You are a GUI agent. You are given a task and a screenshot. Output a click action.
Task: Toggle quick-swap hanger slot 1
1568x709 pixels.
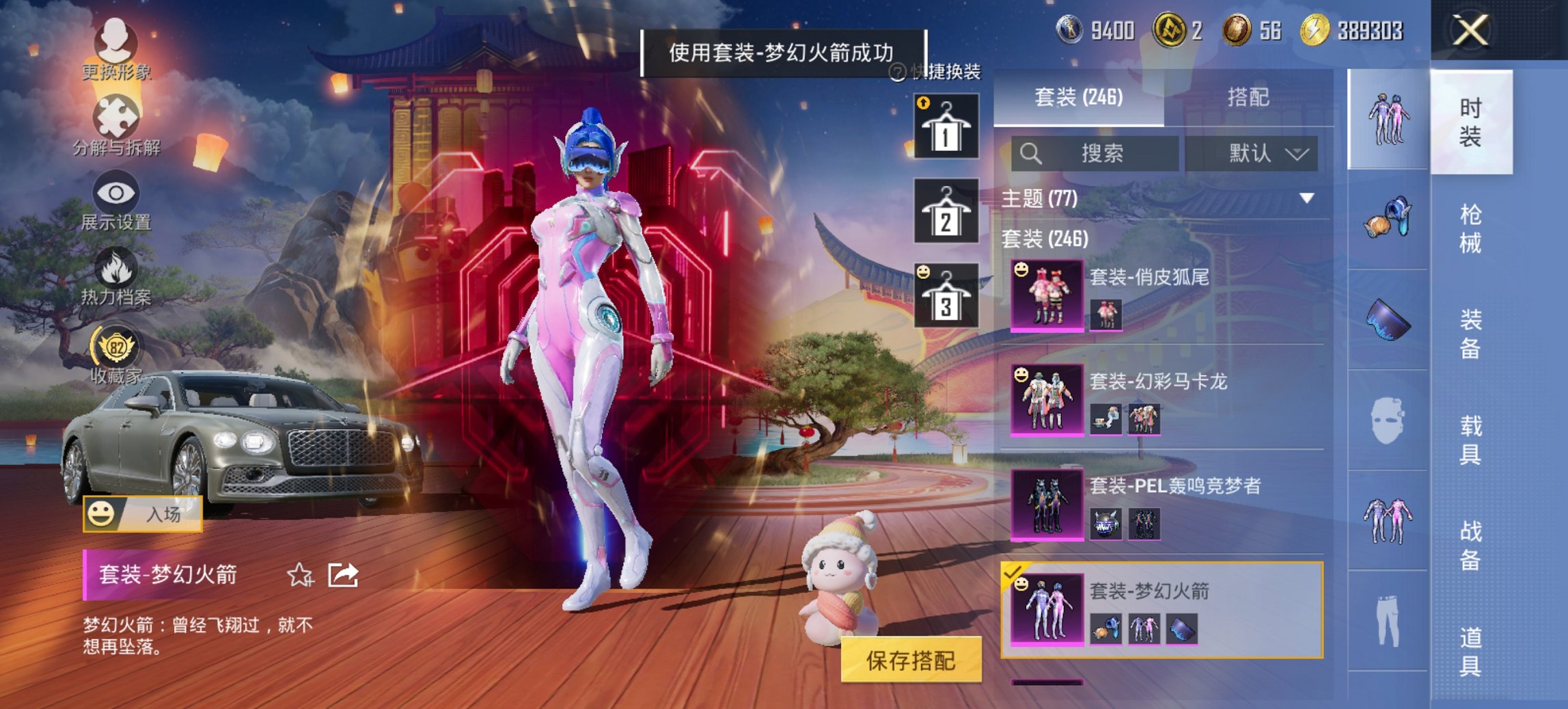(x=948, y=126)
